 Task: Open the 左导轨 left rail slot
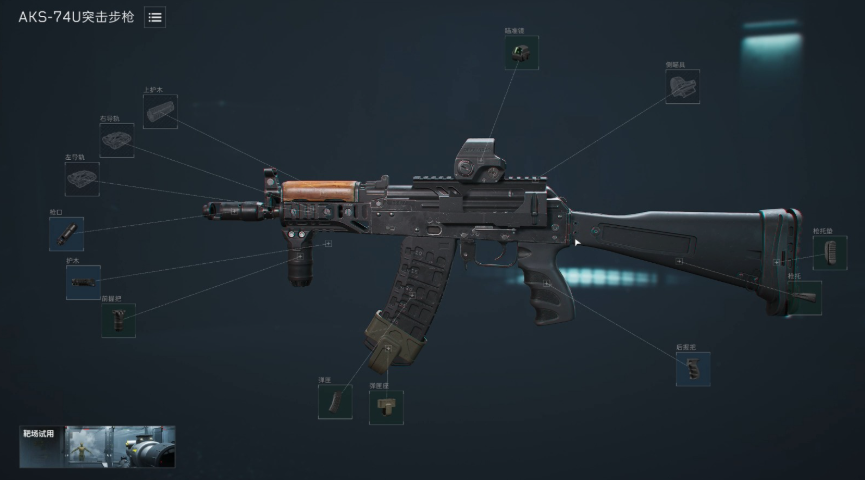point(82,179)
